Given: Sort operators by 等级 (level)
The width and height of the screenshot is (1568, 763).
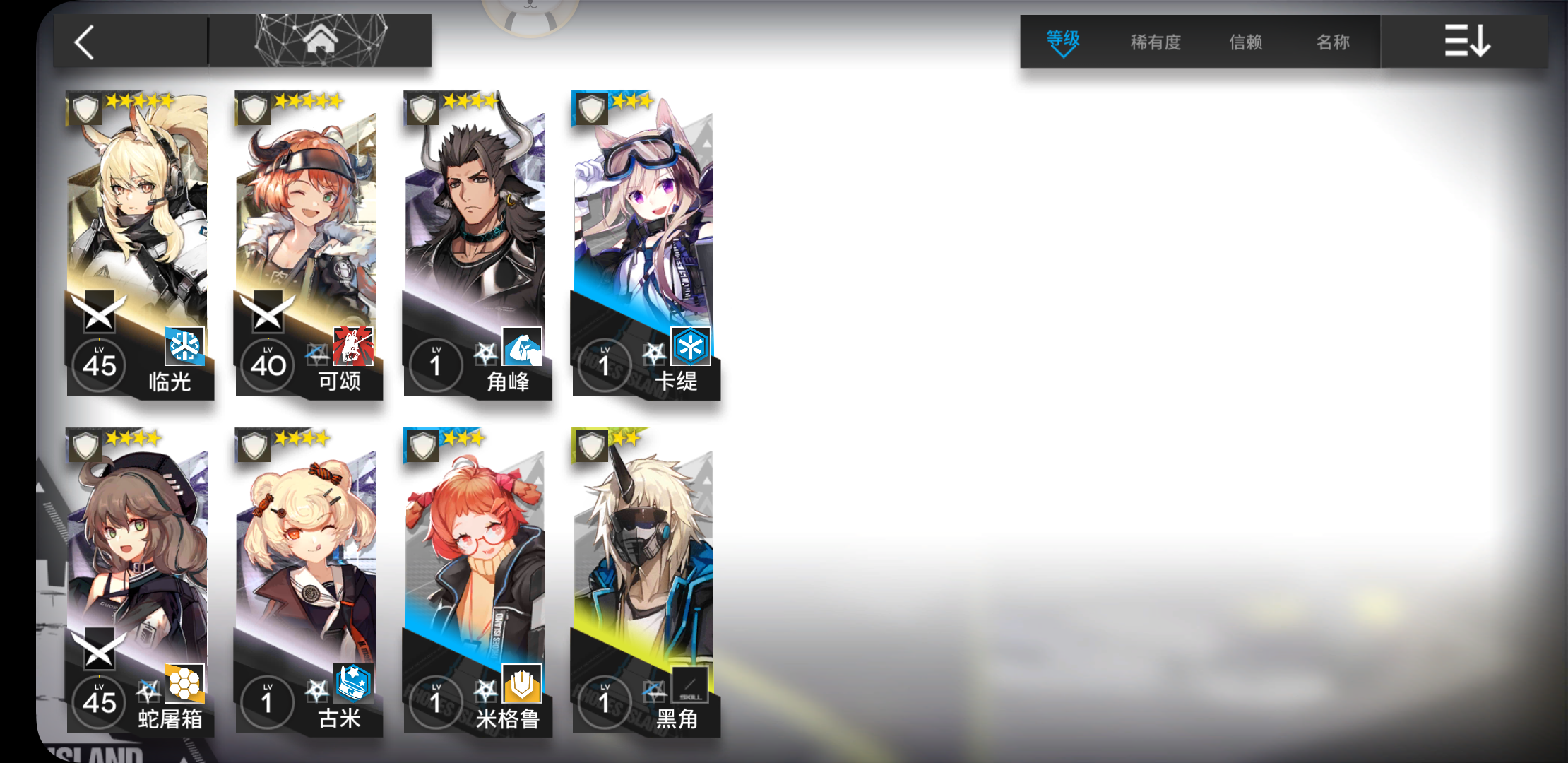Looking at the screenshot, I should pyautogui.click(x=1062, y=42).
